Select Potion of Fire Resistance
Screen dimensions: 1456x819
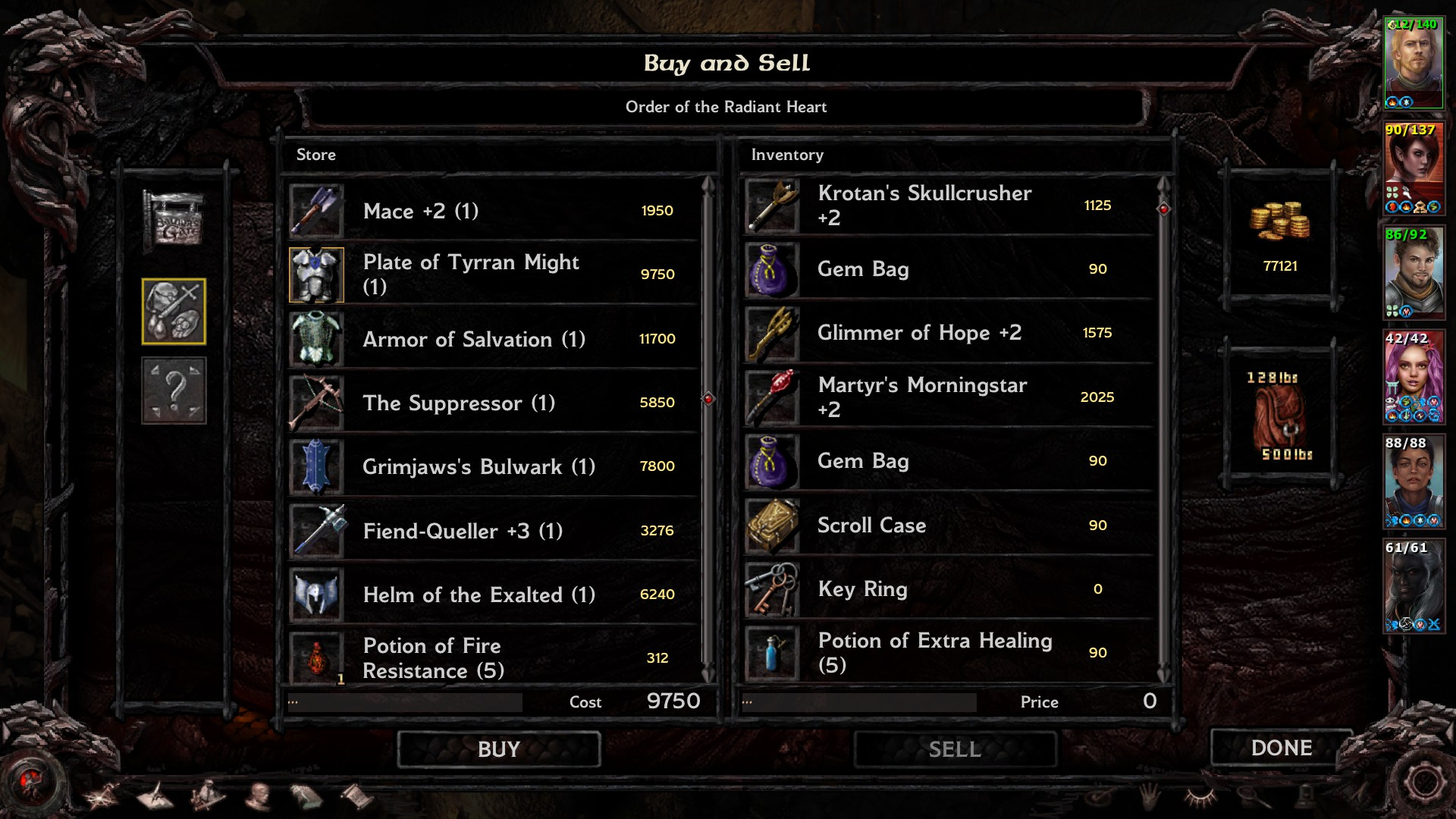tap(493, 657)
